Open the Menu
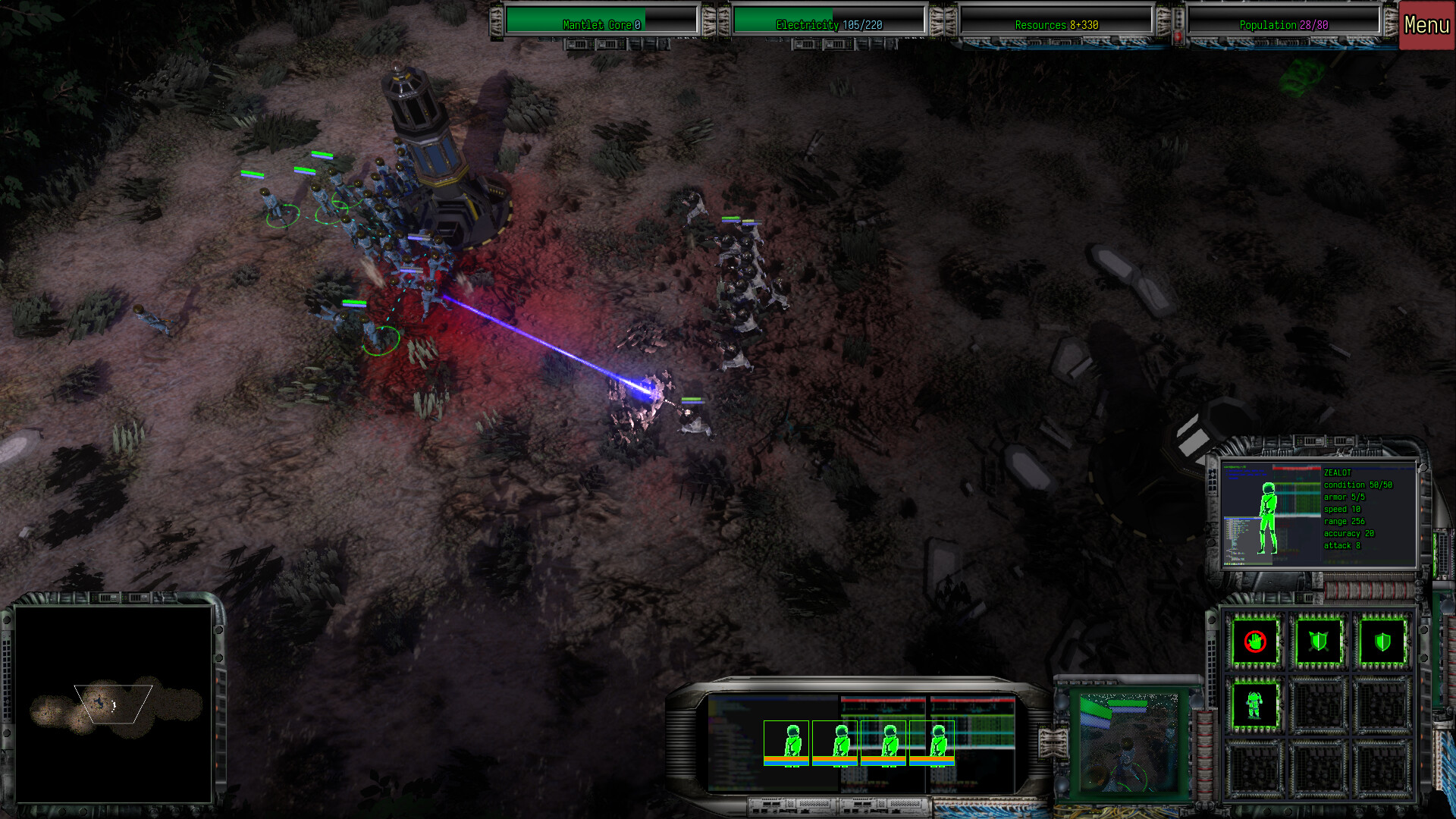1456x819 pixels. pyautogui.click(x=1425, y=24)
